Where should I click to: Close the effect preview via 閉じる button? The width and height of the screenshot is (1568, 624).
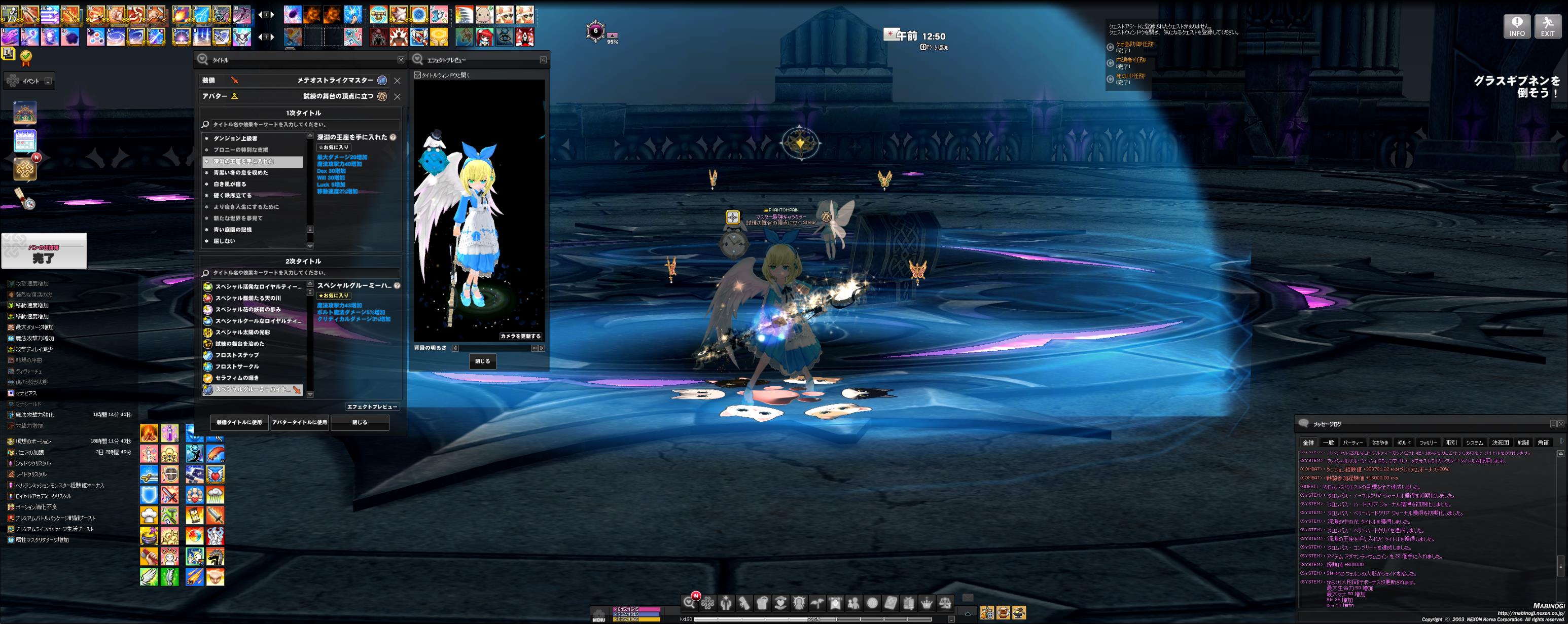[482, 361]
